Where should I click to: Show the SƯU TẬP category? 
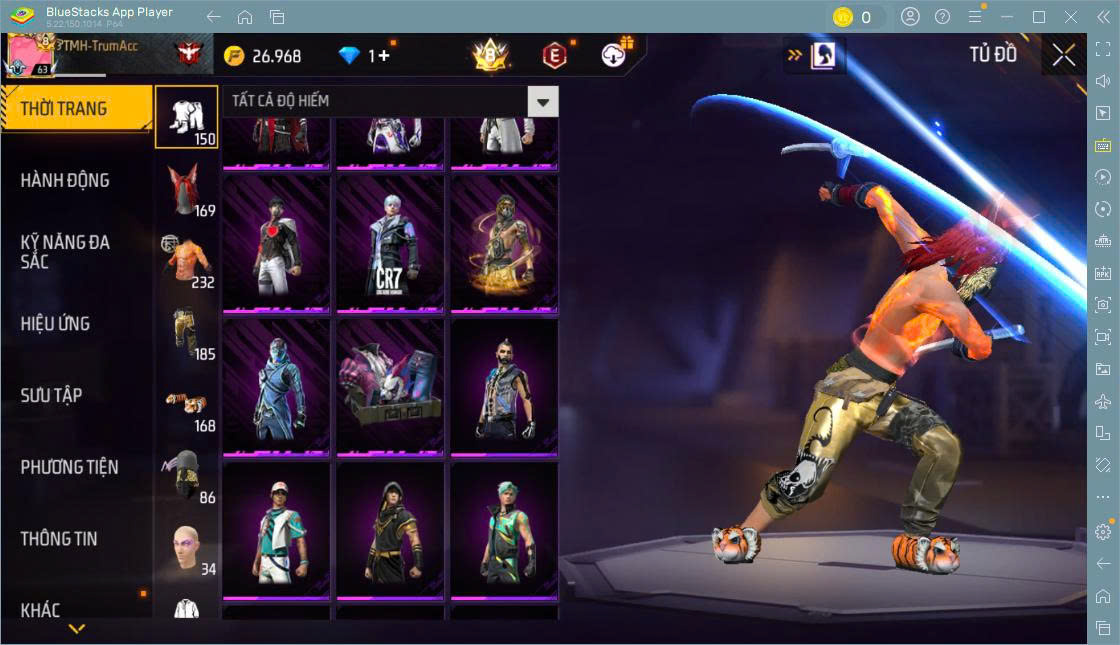(51, 395)
